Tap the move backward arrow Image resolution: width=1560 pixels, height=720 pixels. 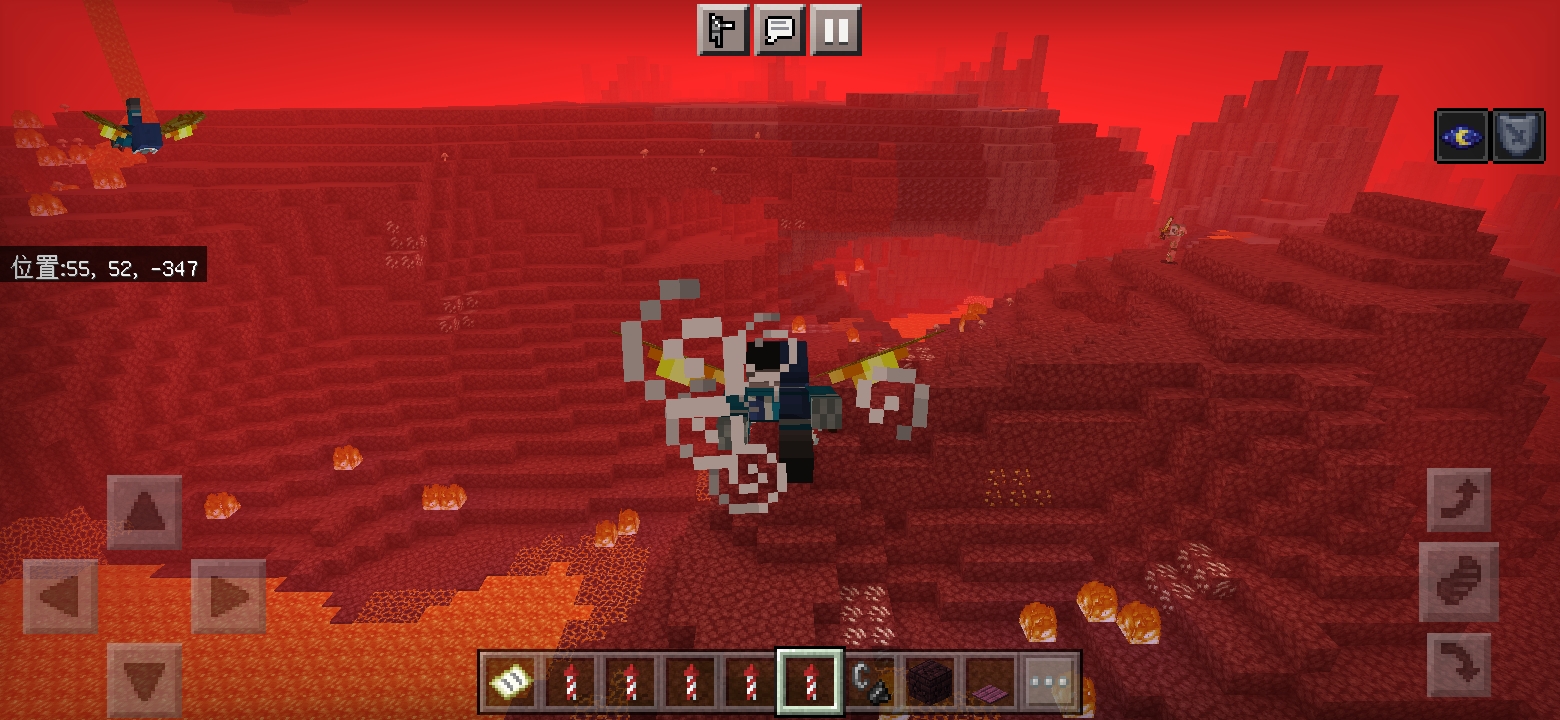point(144,678)
